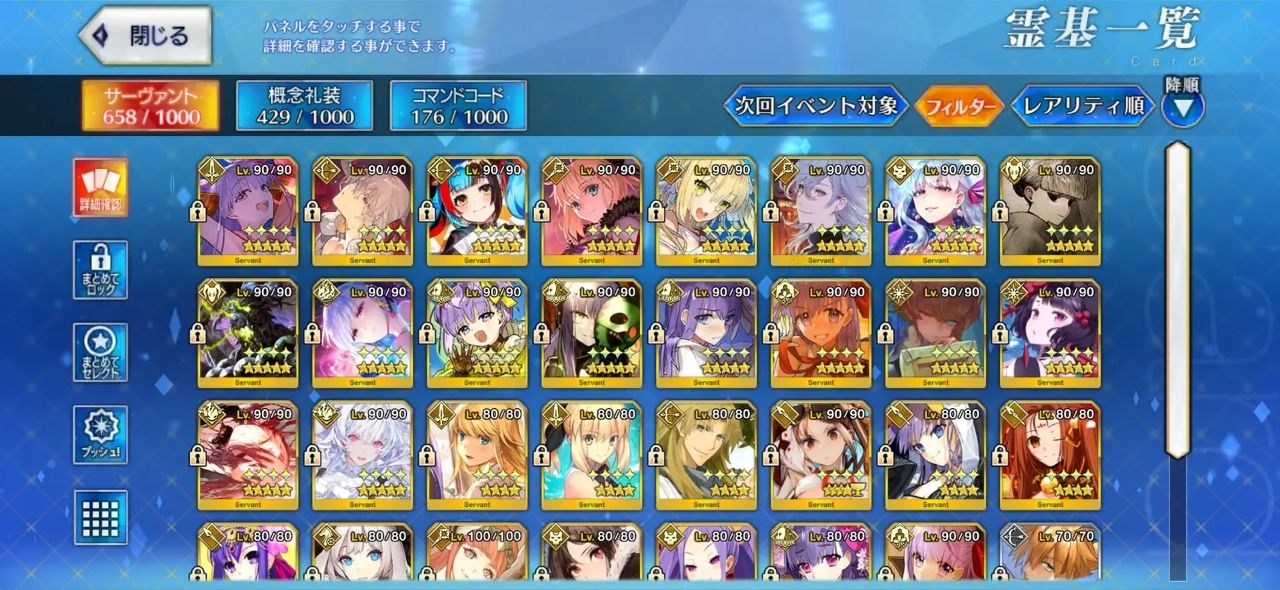
Task: Select the Lv. 70/70 servant card
Action: tap(1050, 555)
